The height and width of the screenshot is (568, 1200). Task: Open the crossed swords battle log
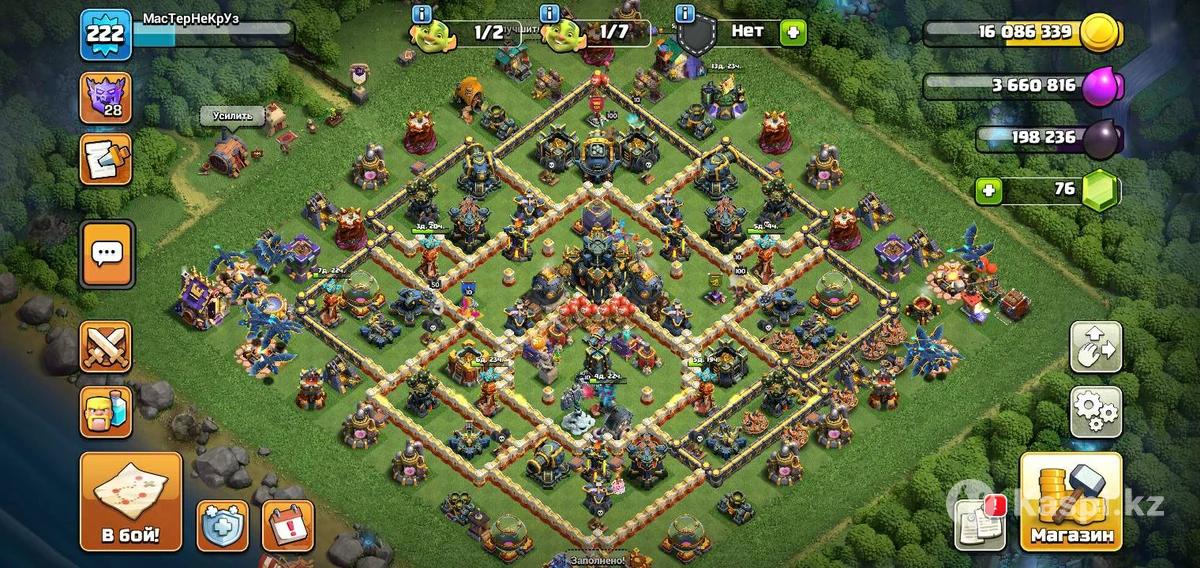pos(105,347)
